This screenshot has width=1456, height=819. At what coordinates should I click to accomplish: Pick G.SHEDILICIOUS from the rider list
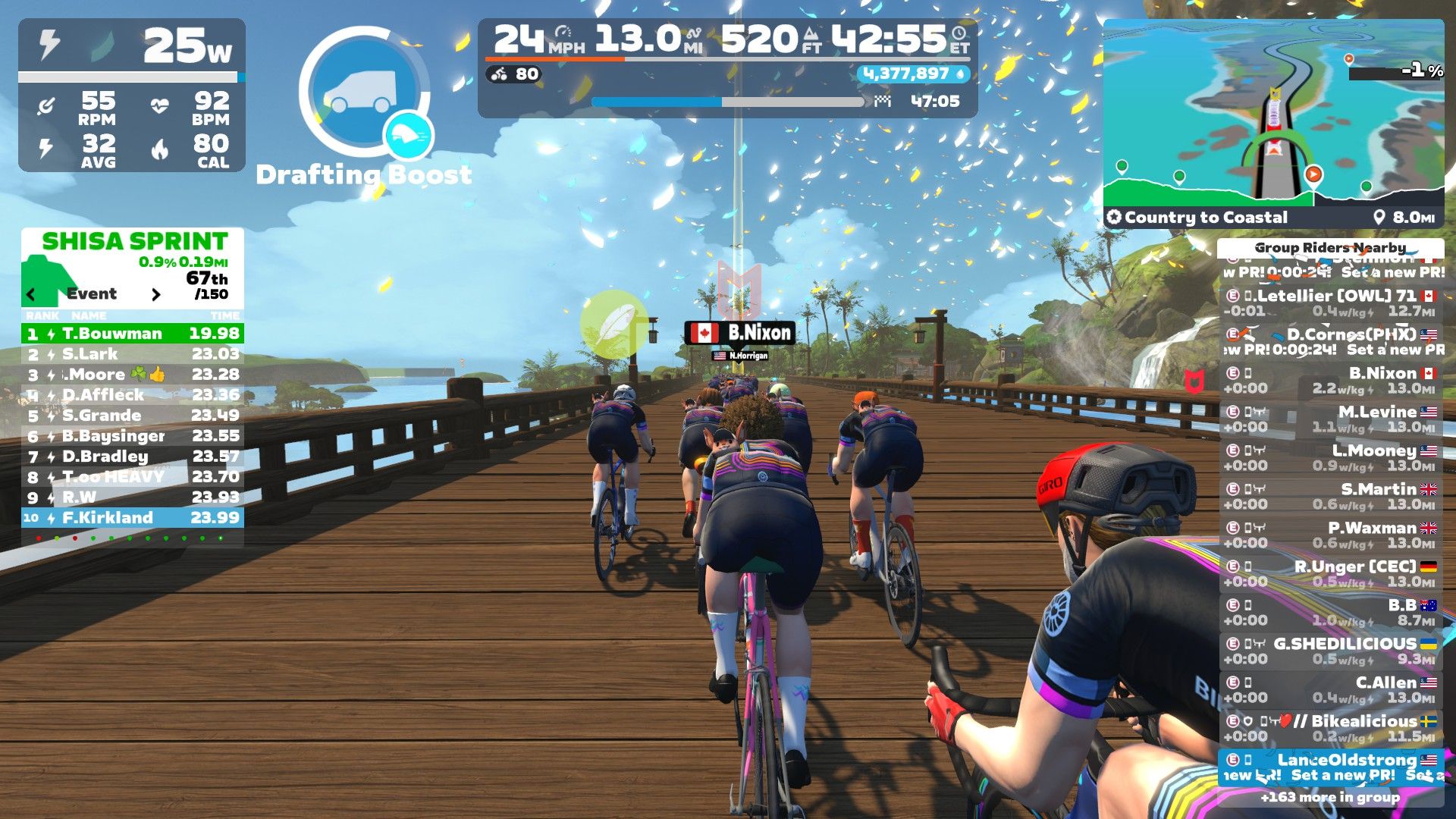coord(1331,651)
